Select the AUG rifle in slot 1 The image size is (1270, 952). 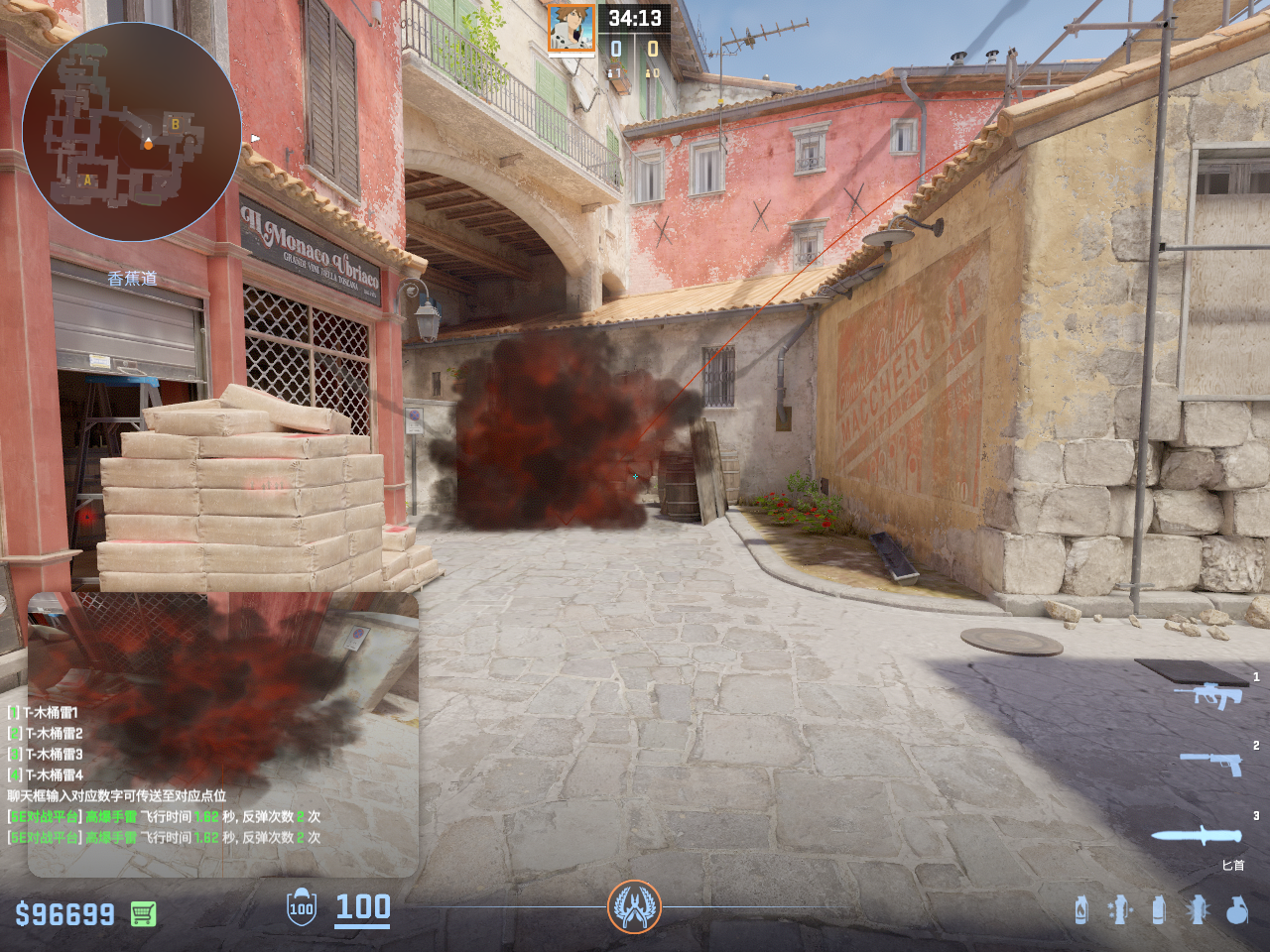(x=1209, y=695)
